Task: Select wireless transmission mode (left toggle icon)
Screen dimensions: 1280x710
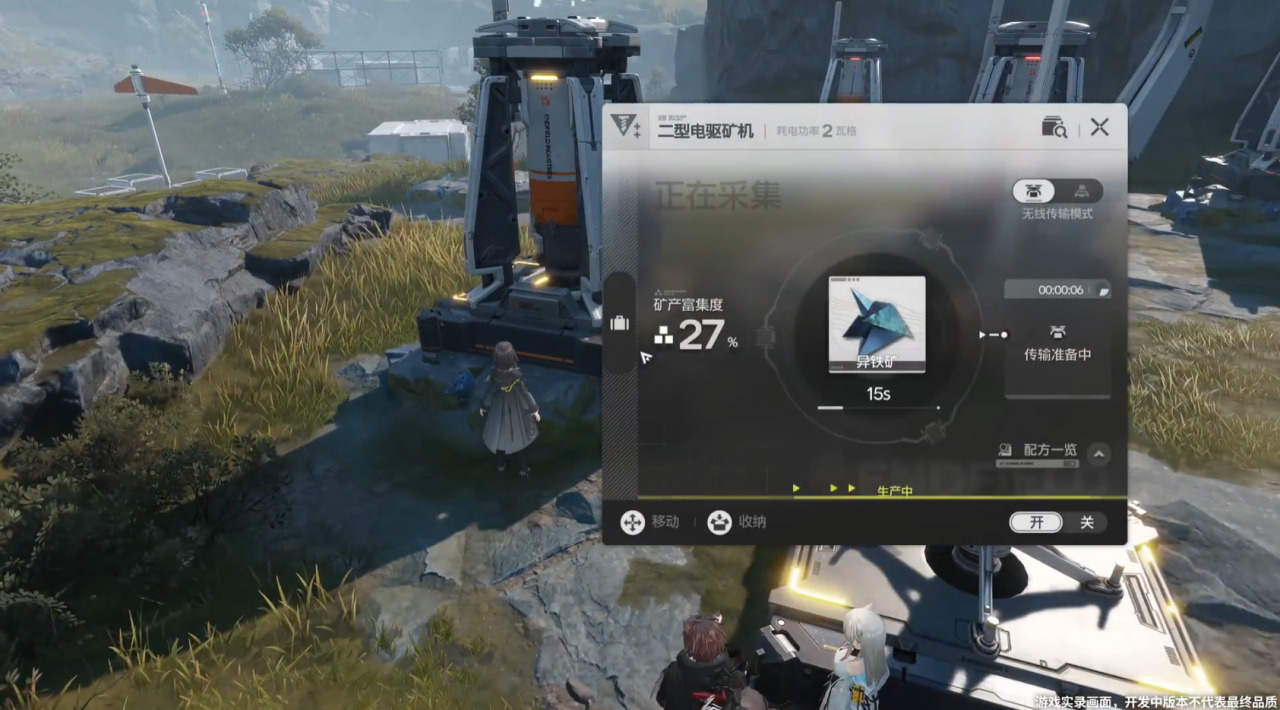Action: pos(1033,191)
